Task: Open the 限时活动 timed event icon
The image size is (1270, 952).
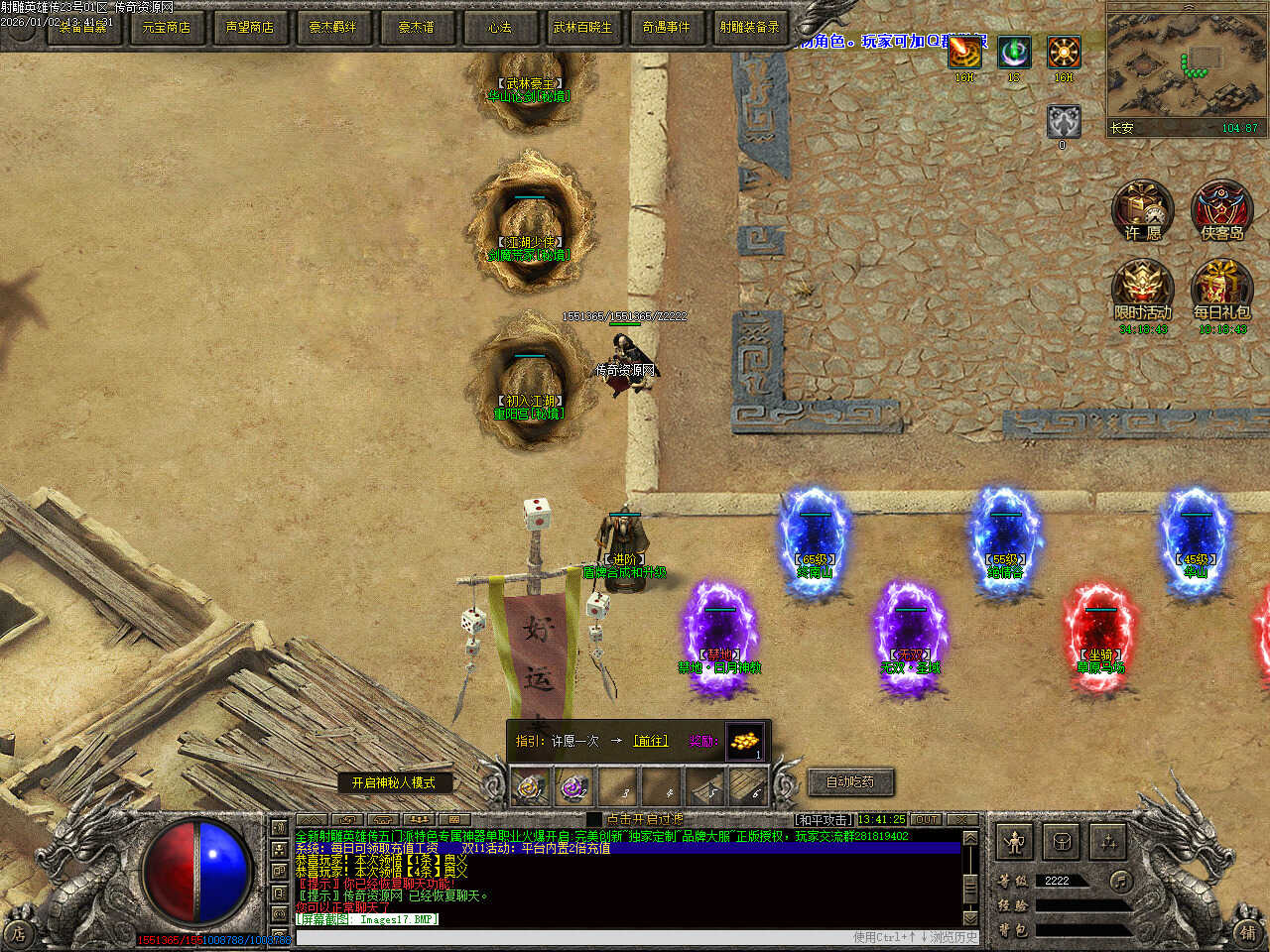Action: [1143, 292]
